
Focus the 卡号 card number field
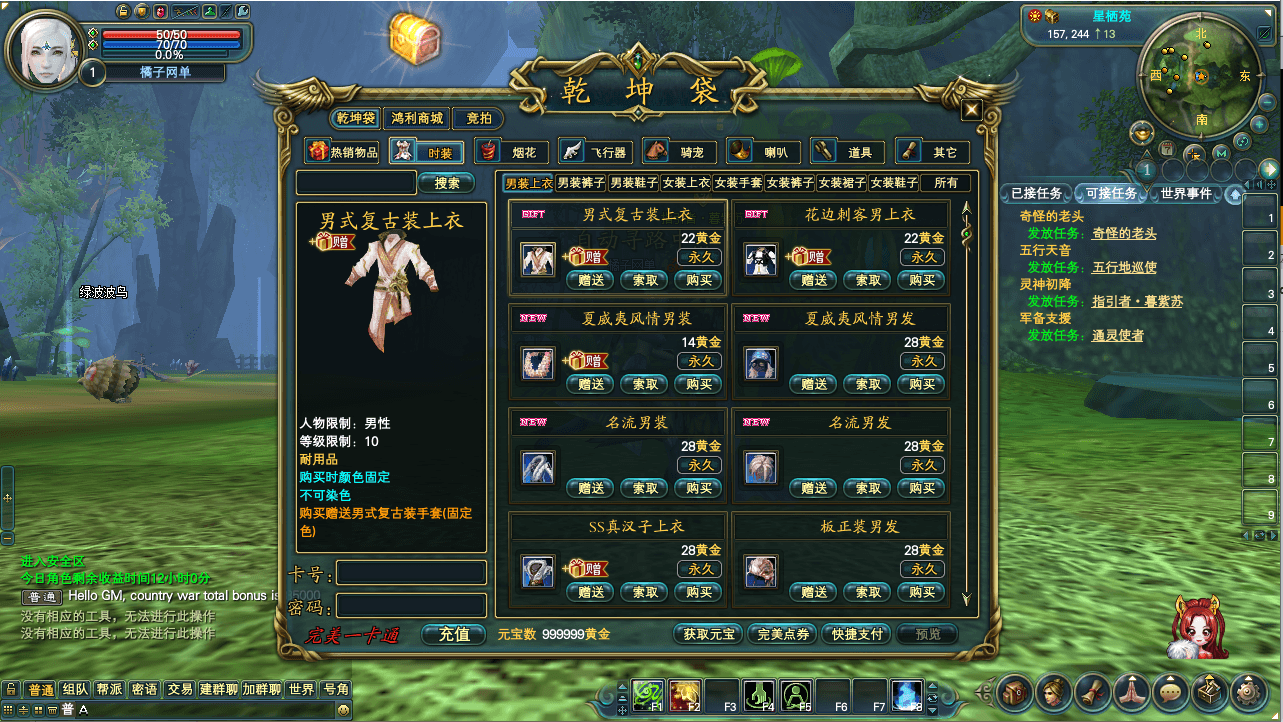411,573
